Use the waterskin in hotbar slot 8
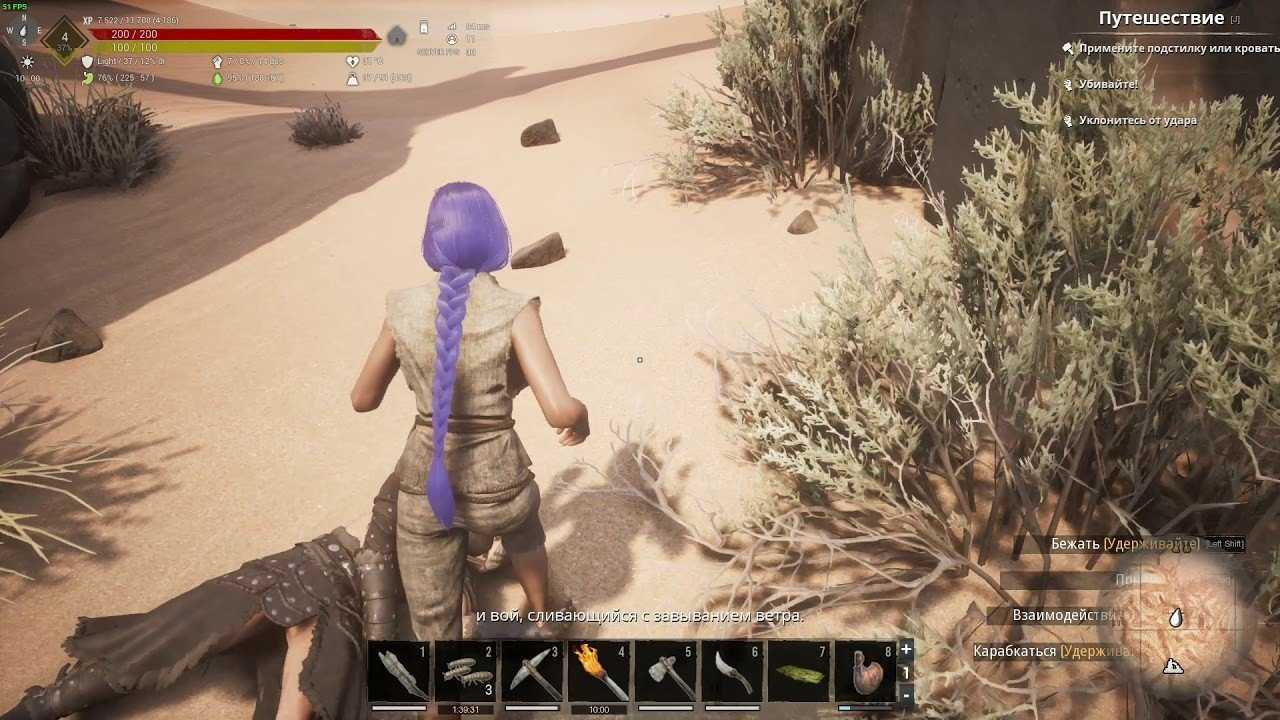The width and height of the screenshot is (1280, 720). coord(865,672)
